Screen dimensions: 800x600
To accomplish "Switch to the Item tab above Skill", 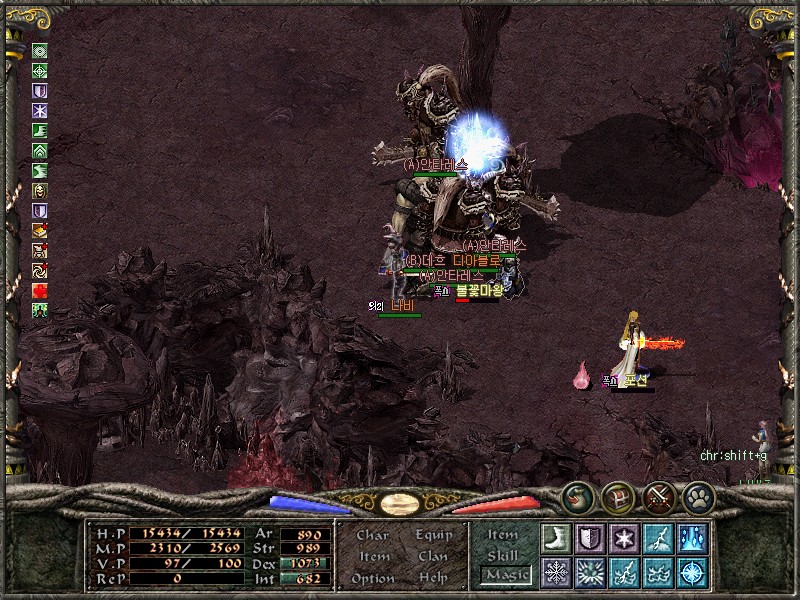I will (503, 535).
